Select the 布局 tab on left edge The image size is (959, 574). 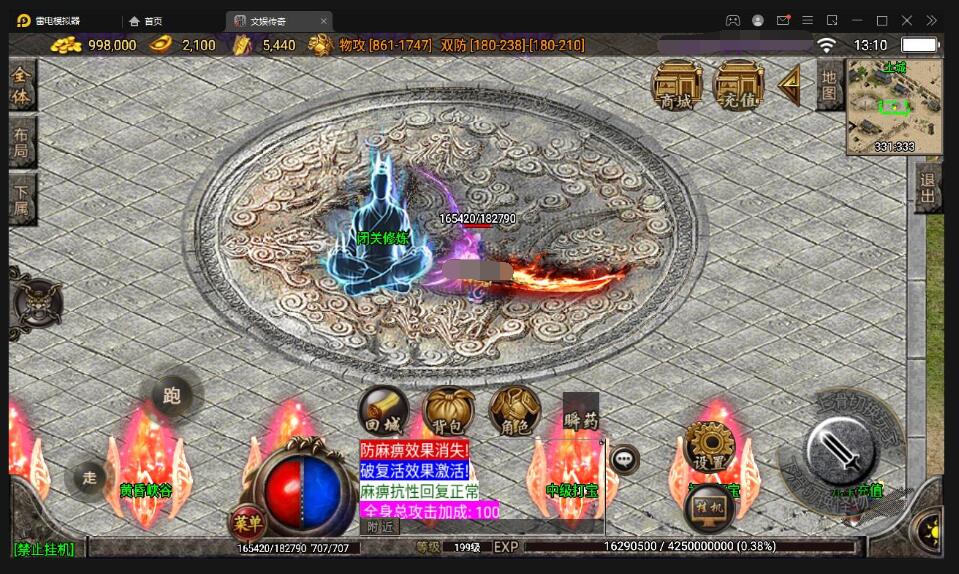pyautogui.click(x=21, y=143)
